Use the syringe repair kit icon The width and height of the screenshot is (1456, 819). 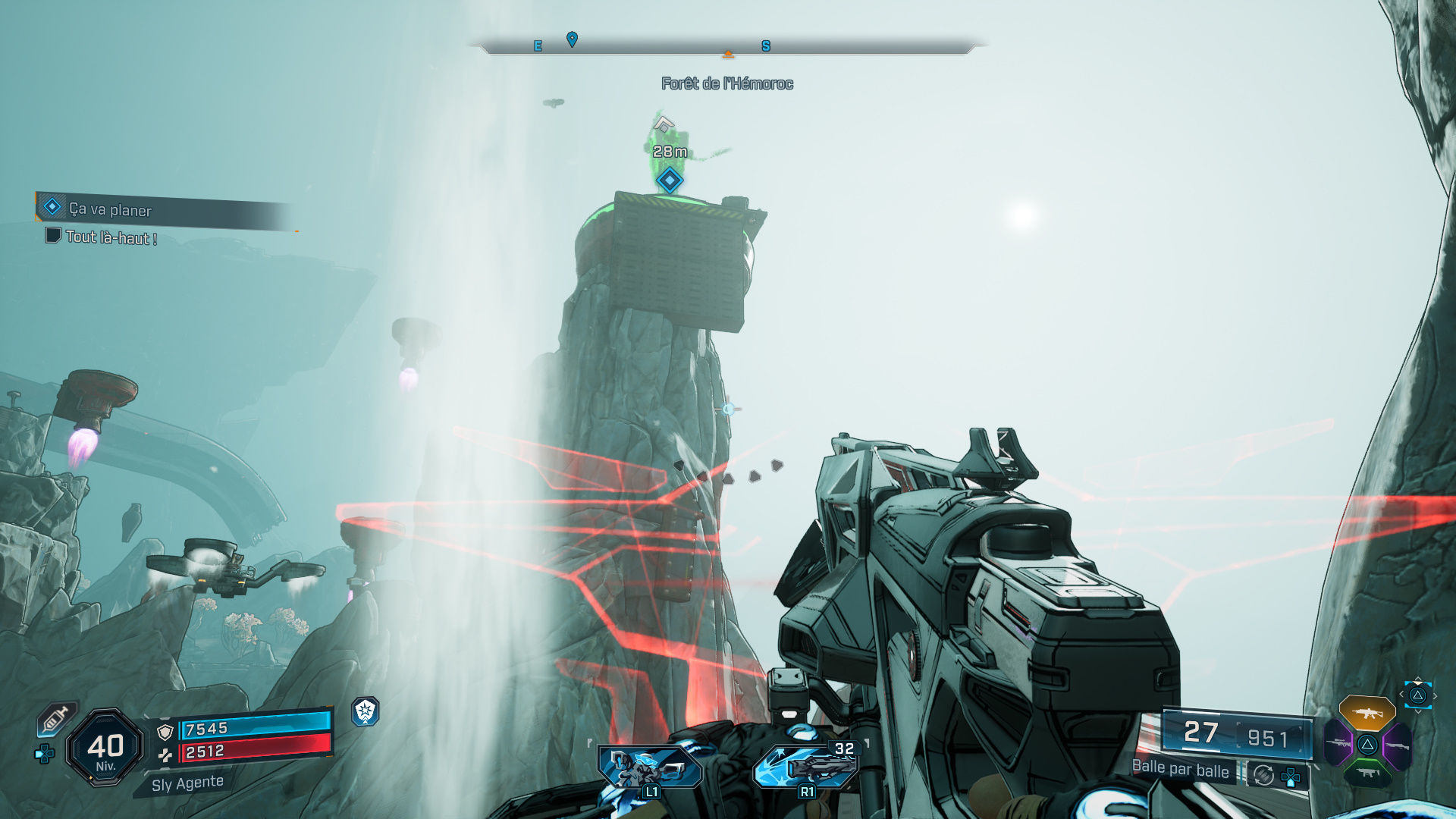coord(55,718)
